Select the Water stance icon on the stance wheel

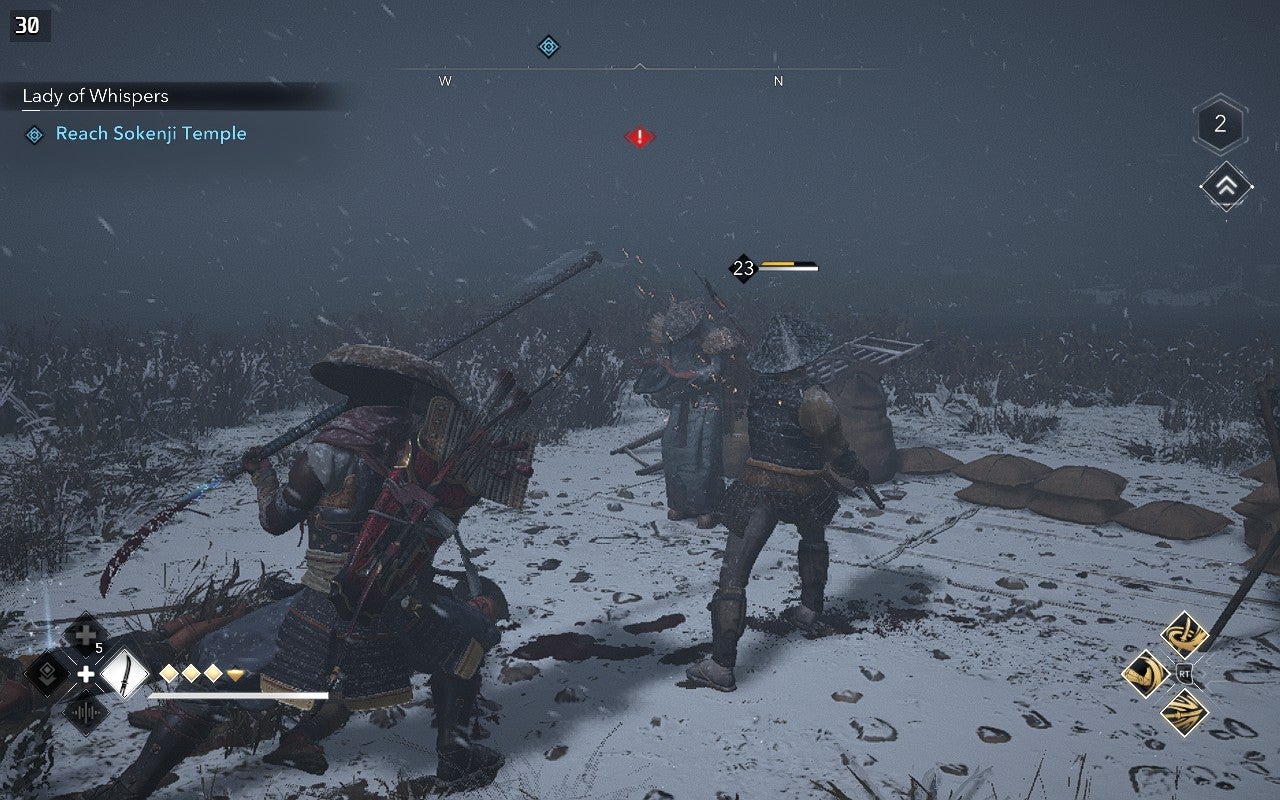tap(1144, 673)
